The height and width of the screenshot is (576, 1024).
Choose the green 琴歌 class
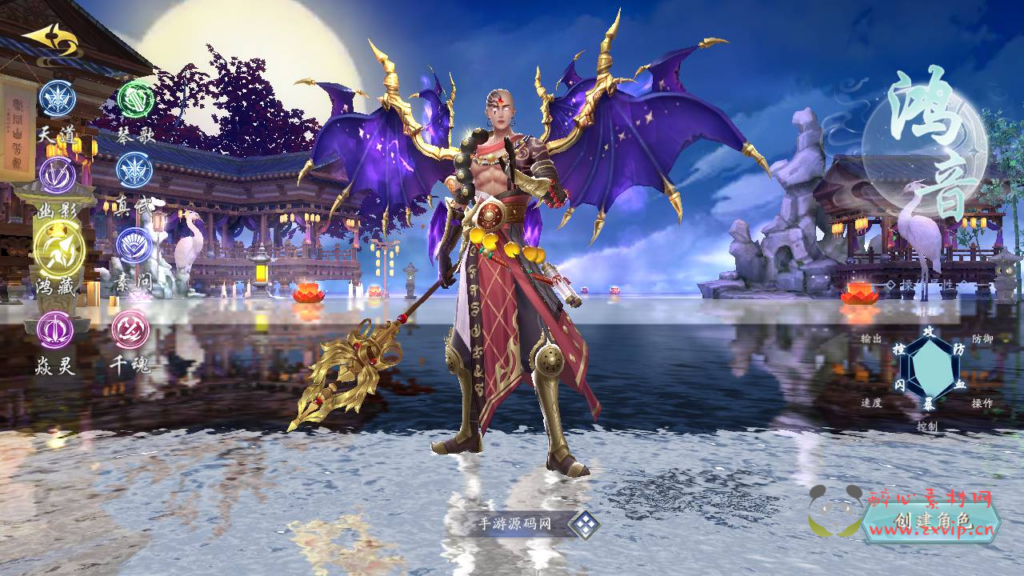136,99
